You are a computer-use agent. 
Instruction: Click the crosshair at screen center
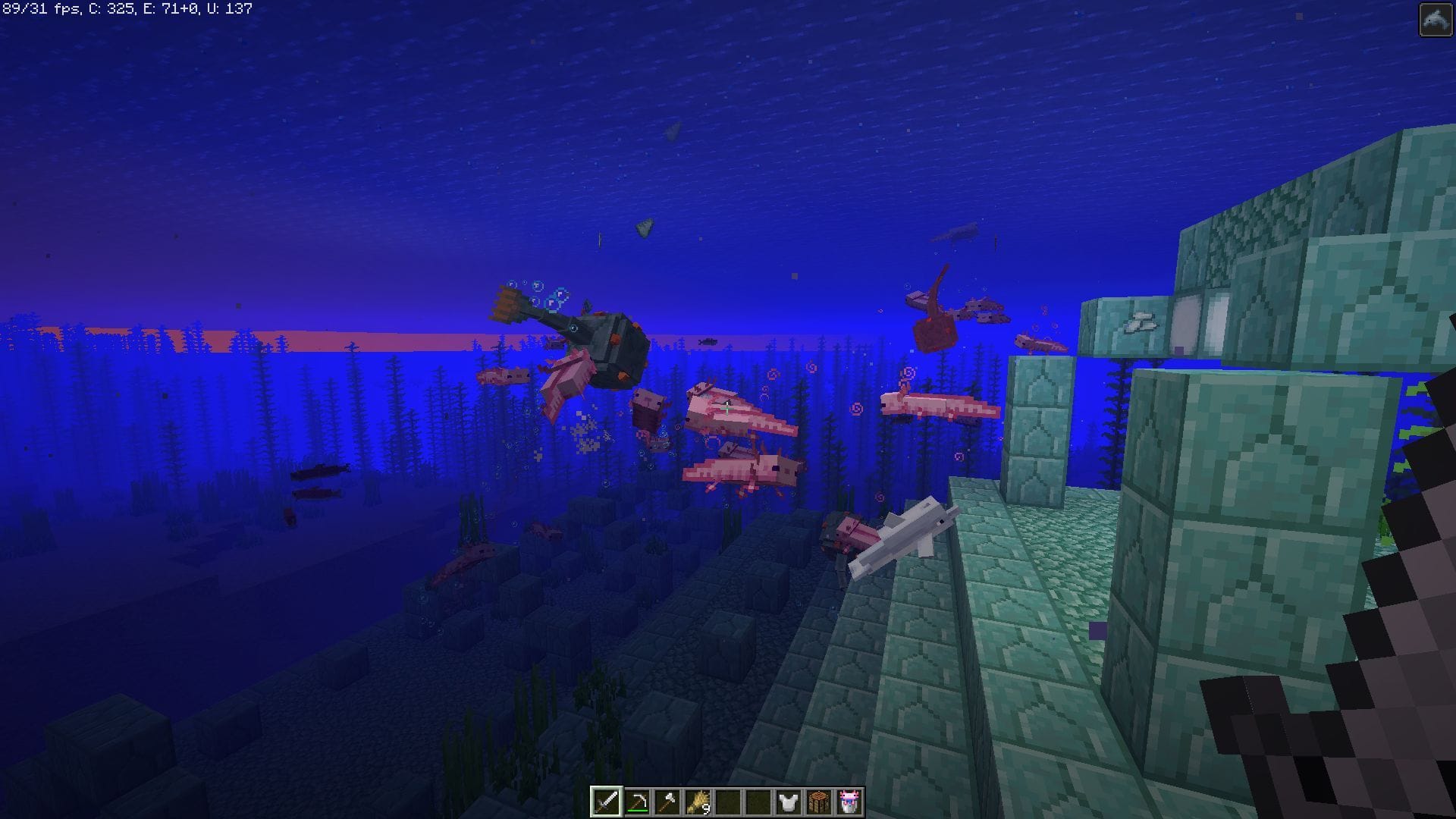click(728, 409)
